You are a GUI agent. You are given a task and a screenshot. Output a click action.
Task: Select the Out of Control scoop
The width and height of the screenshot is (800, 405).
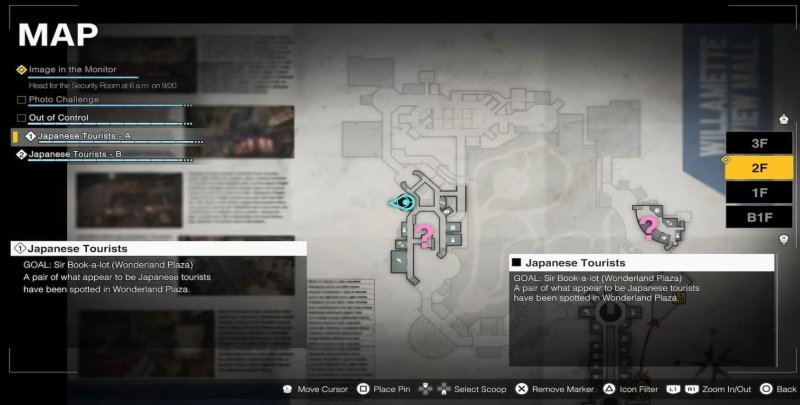coord(59,118)
